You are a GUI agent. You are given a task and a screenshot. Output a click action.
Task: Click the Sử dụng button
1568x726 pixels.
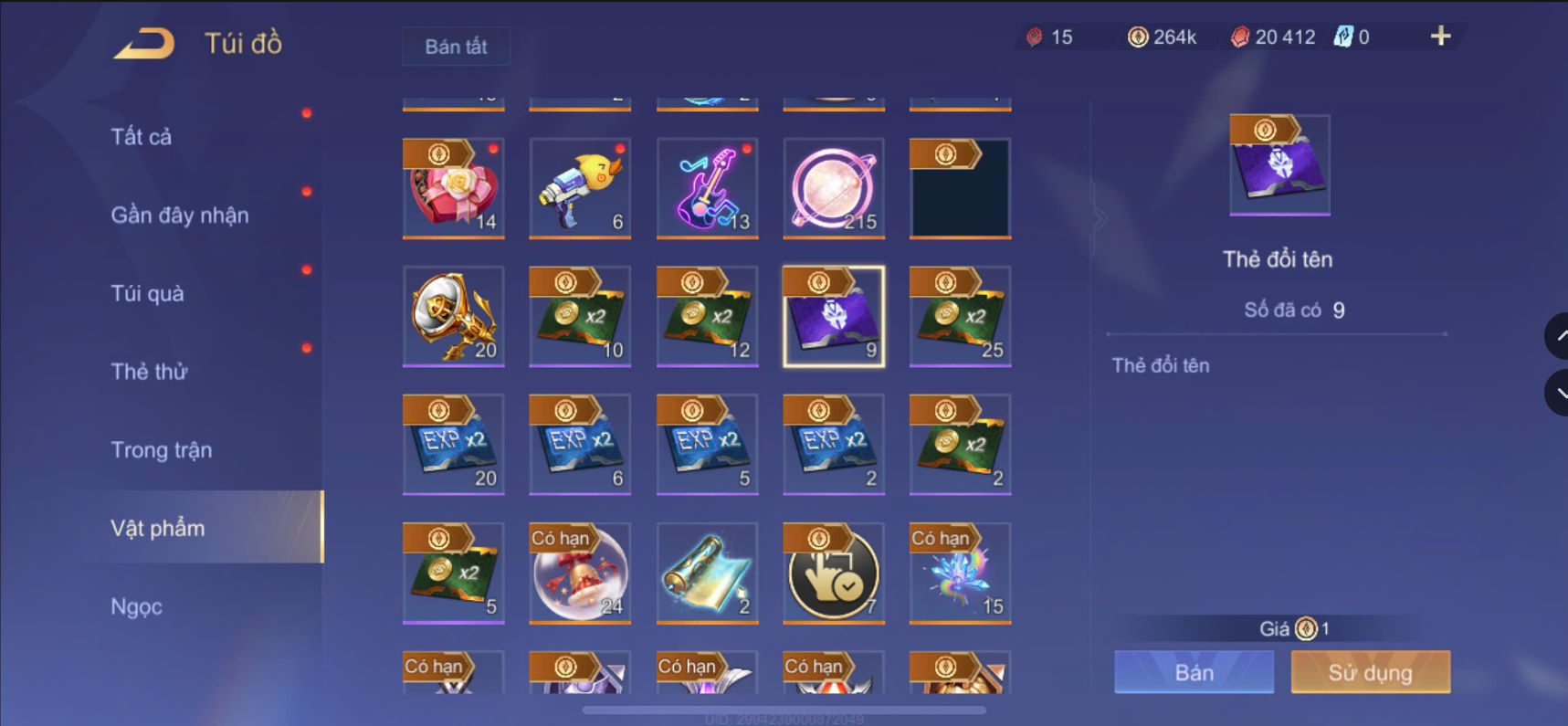[x=1370, y=672]
